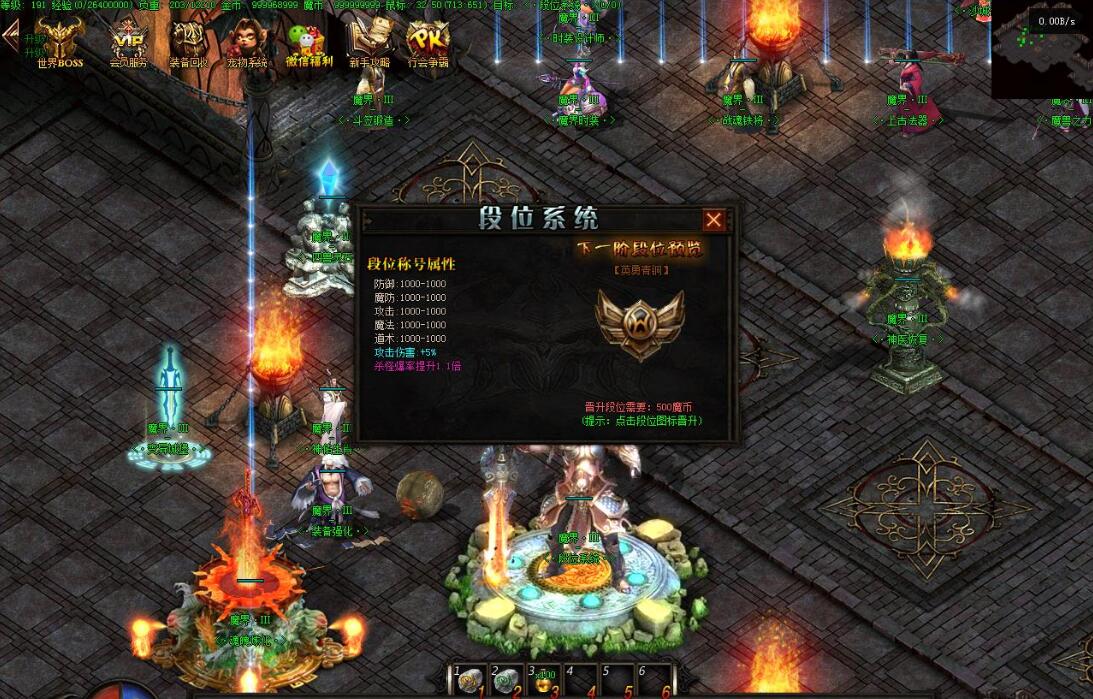Open the 行会争霸 PK guild war
Image resolution: width=1093 pixels, height=699 pixels.
(428, 41)
